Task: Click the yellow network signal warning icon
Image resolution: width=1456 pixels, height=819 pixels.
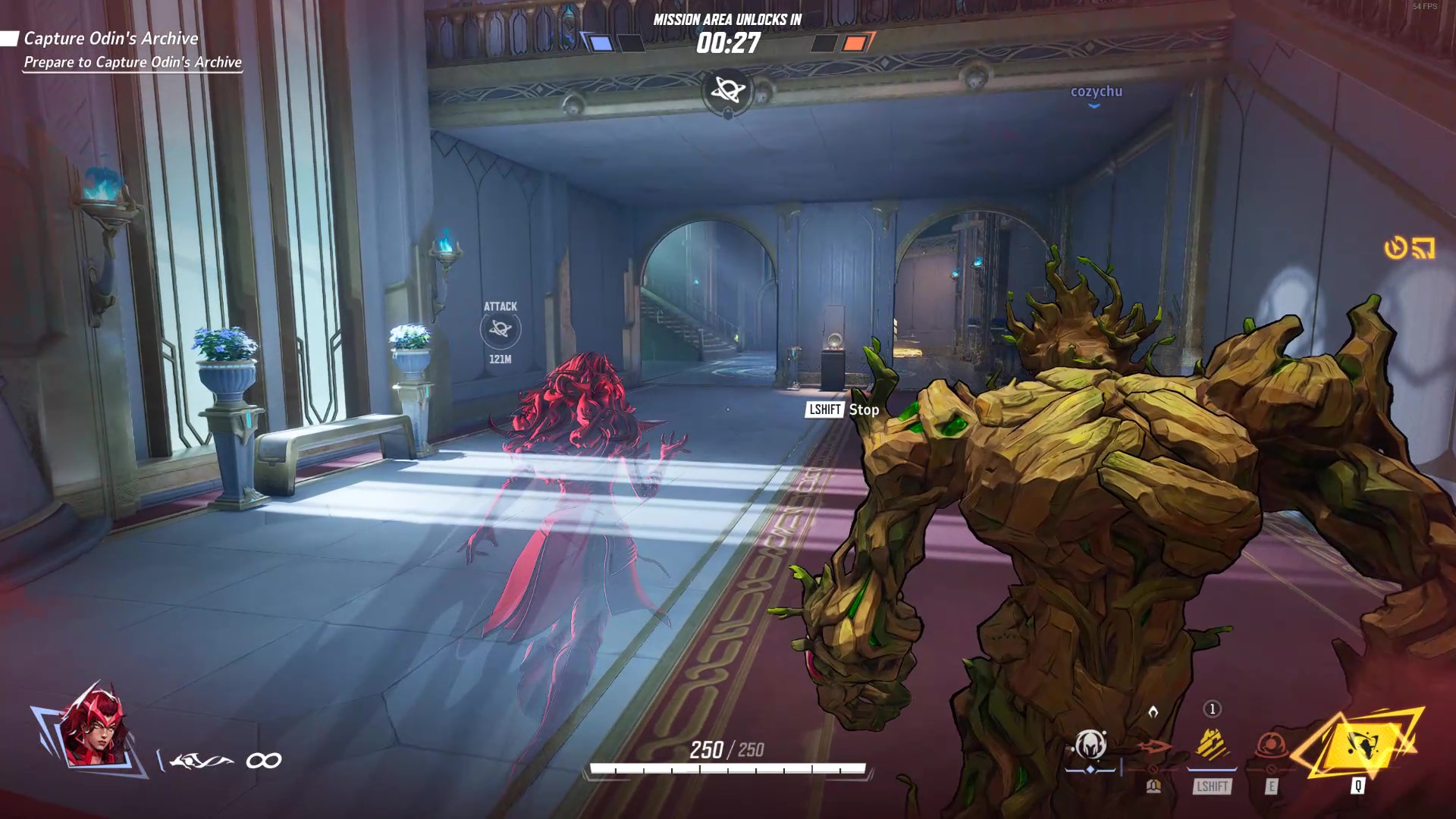Action: [1423, 248]
